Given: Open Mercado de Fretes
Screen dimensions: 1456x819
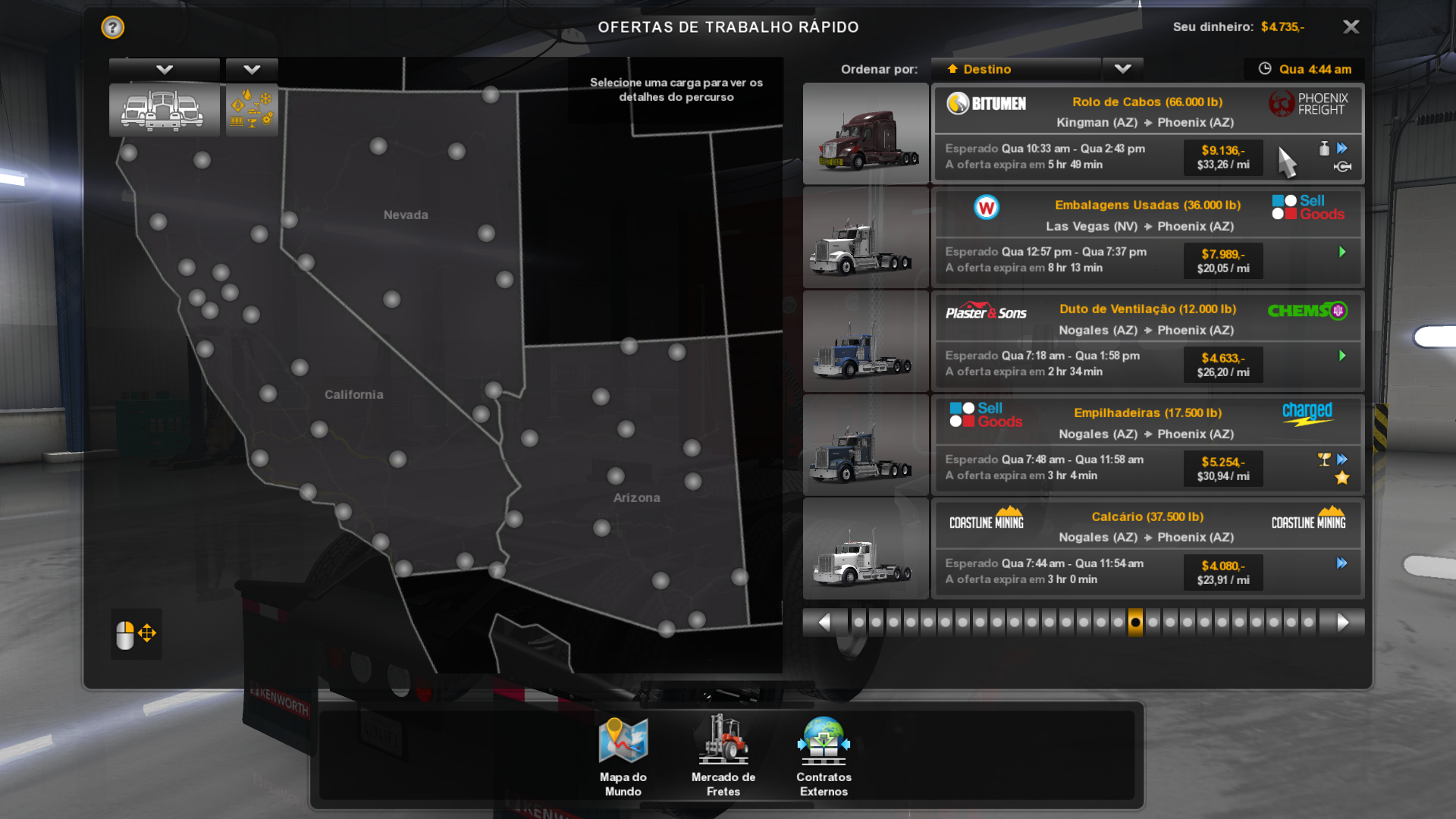Looking at the screenshot, I should [723, 755].
